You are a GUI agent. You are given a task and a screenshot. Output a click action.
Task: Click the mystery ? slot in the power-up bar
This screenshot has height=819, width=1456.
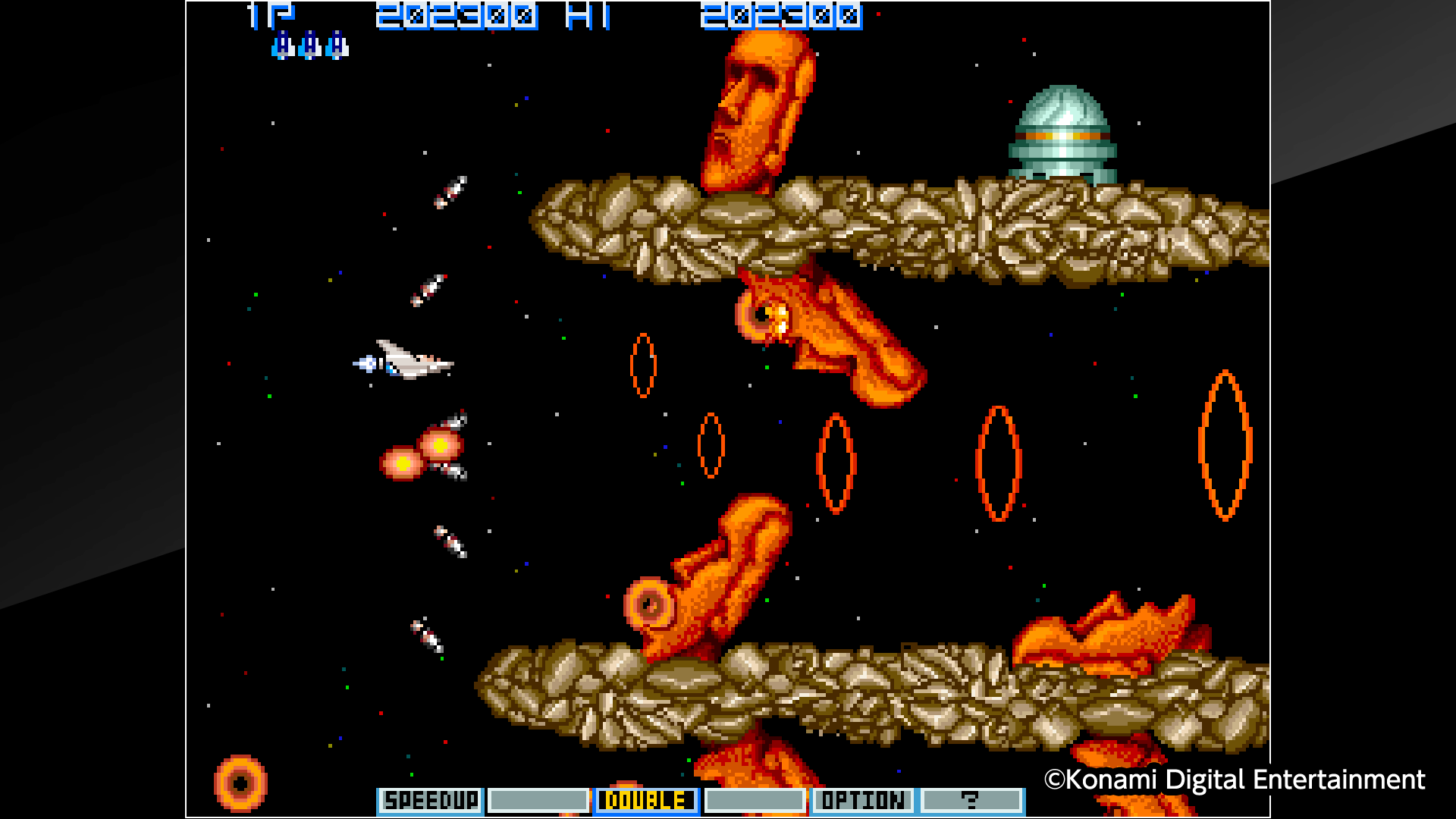973,800
